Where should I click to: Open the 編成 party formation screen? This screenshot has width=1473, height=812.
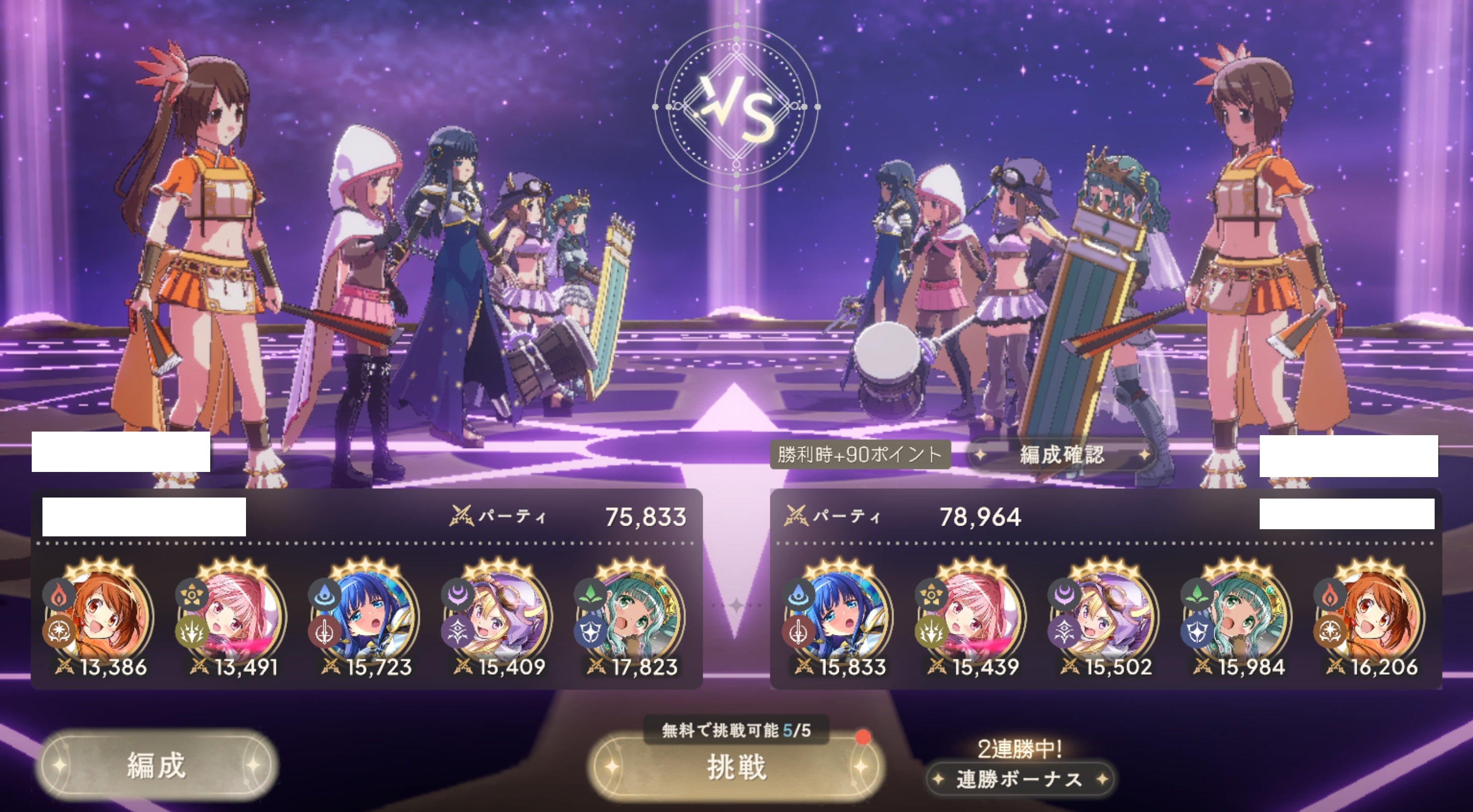click(157, 765)
